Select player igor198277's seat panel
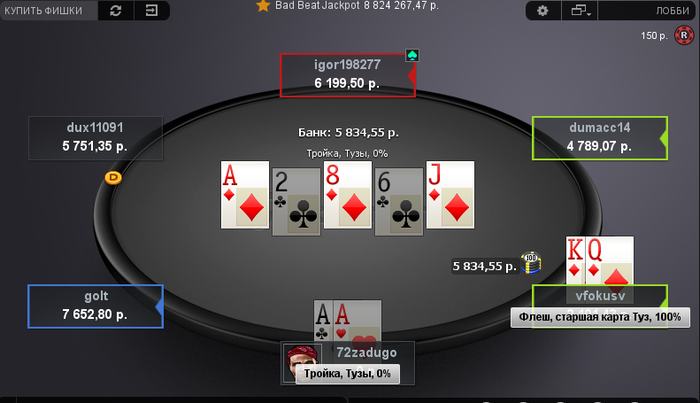The image size is (700, 403). pos(346,75)
